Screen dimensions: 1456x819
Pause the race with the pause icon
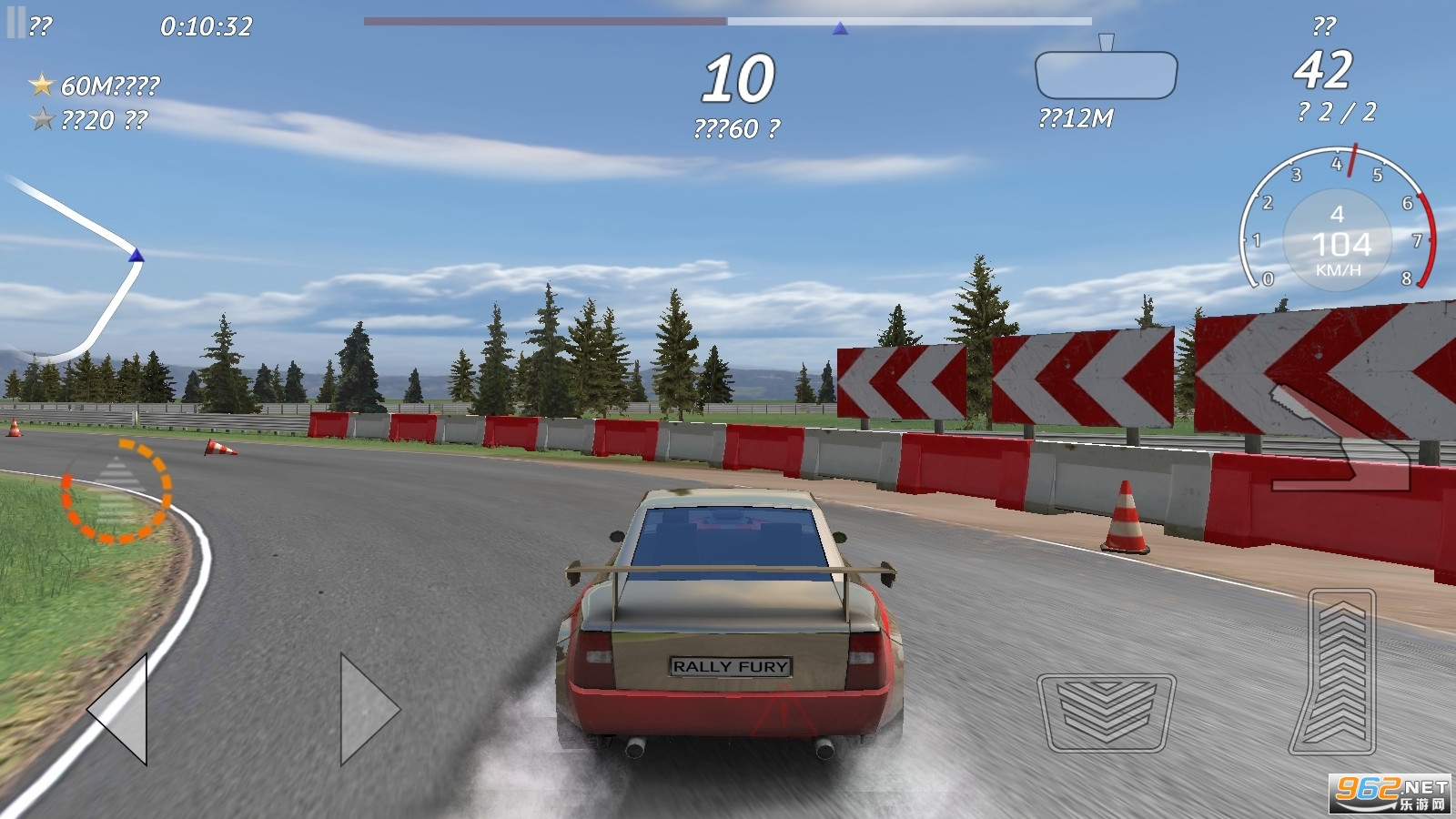pos(16,24)
